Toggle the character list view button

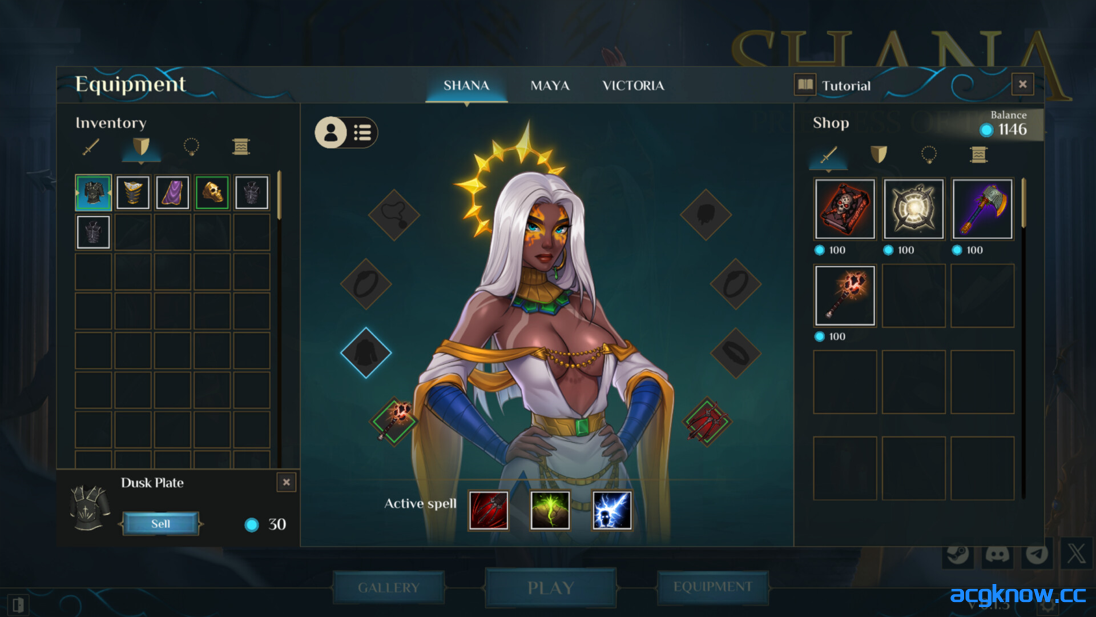(362, 132)
